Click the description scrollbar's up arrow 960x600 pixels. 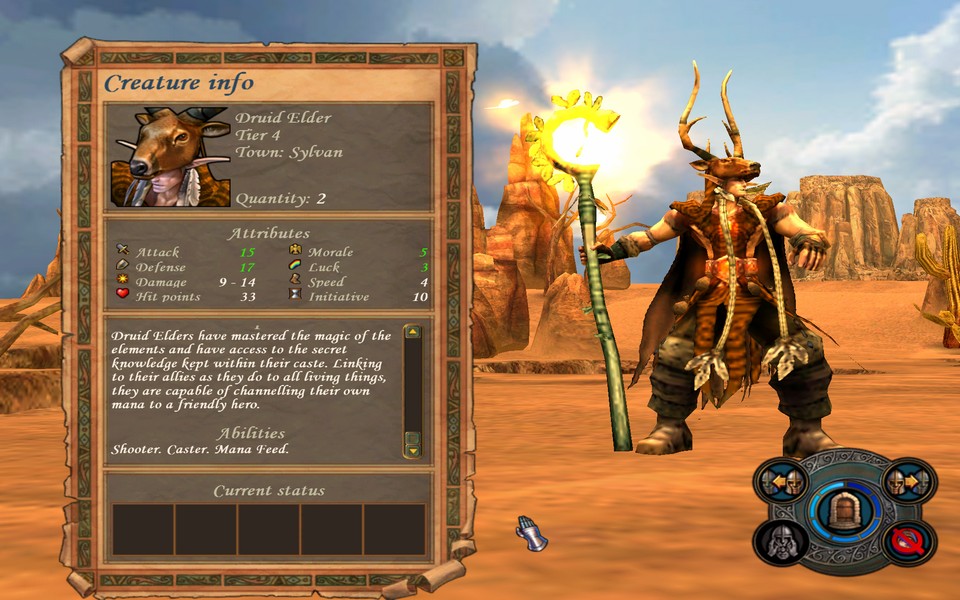(x=412, y=334)
